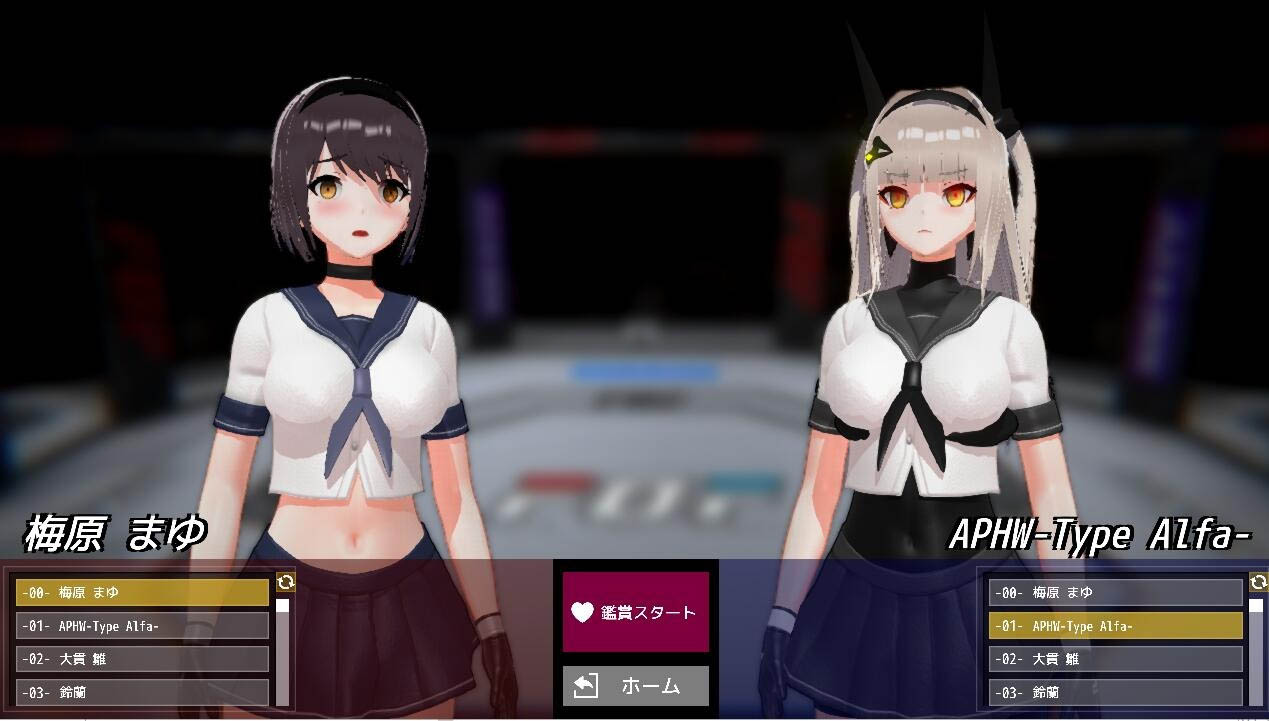
Task: Pick 大貫 雛 in the right character list
Action: point(1115,659)
